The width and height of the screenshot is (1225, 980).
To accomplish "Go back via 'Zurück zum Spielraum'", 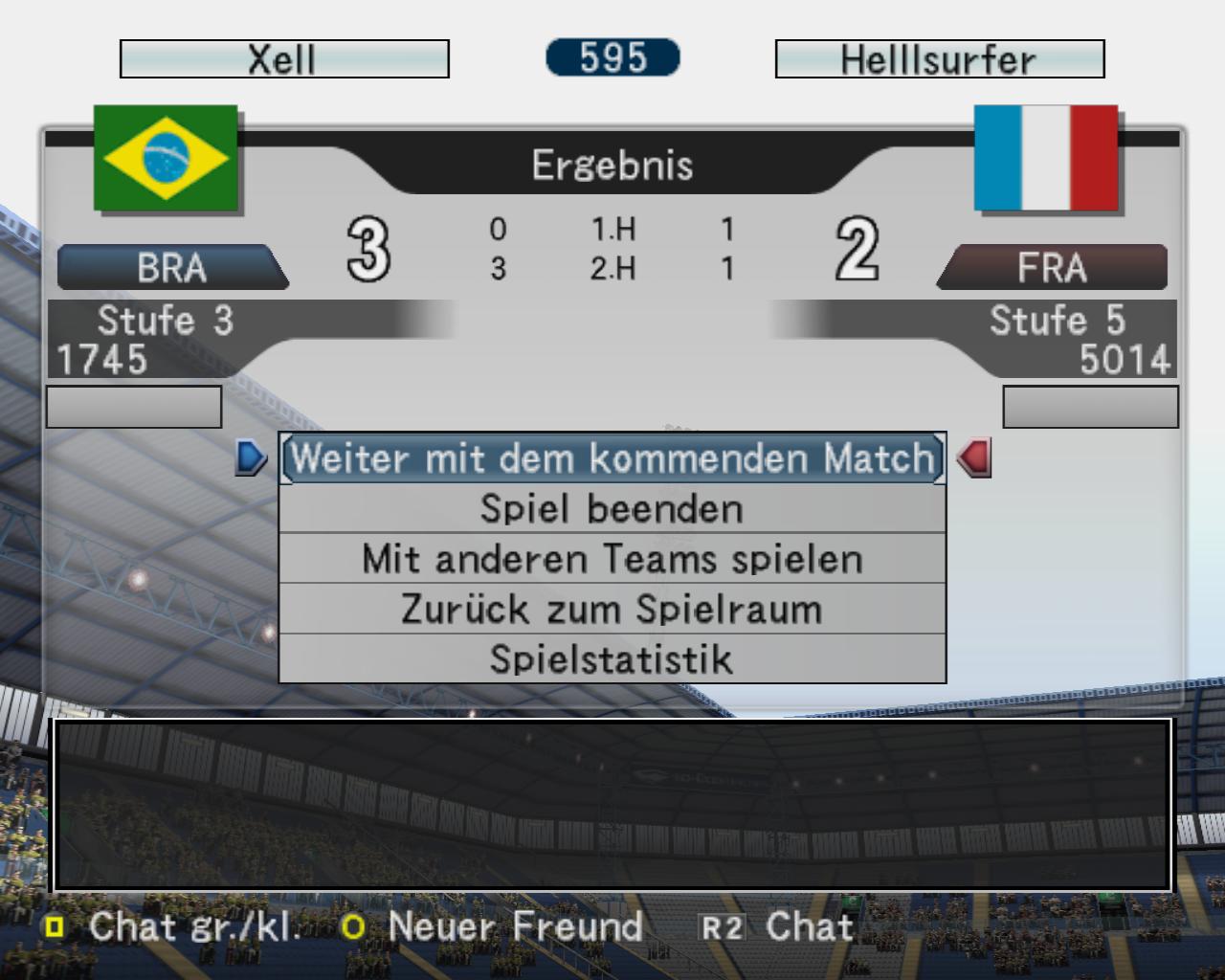I will 612,610.
